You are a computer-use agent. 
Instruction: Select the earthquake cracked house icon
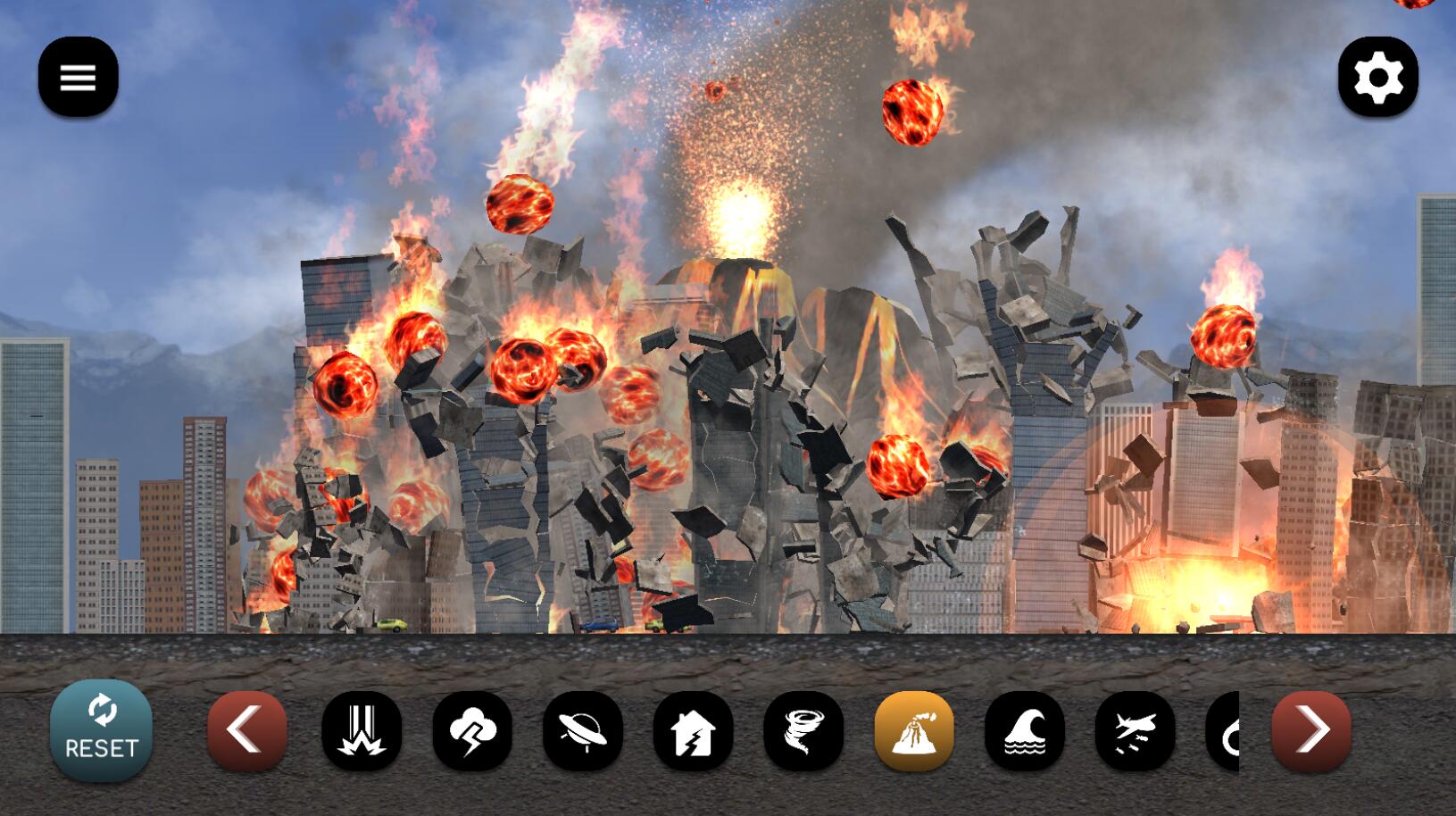693,730
